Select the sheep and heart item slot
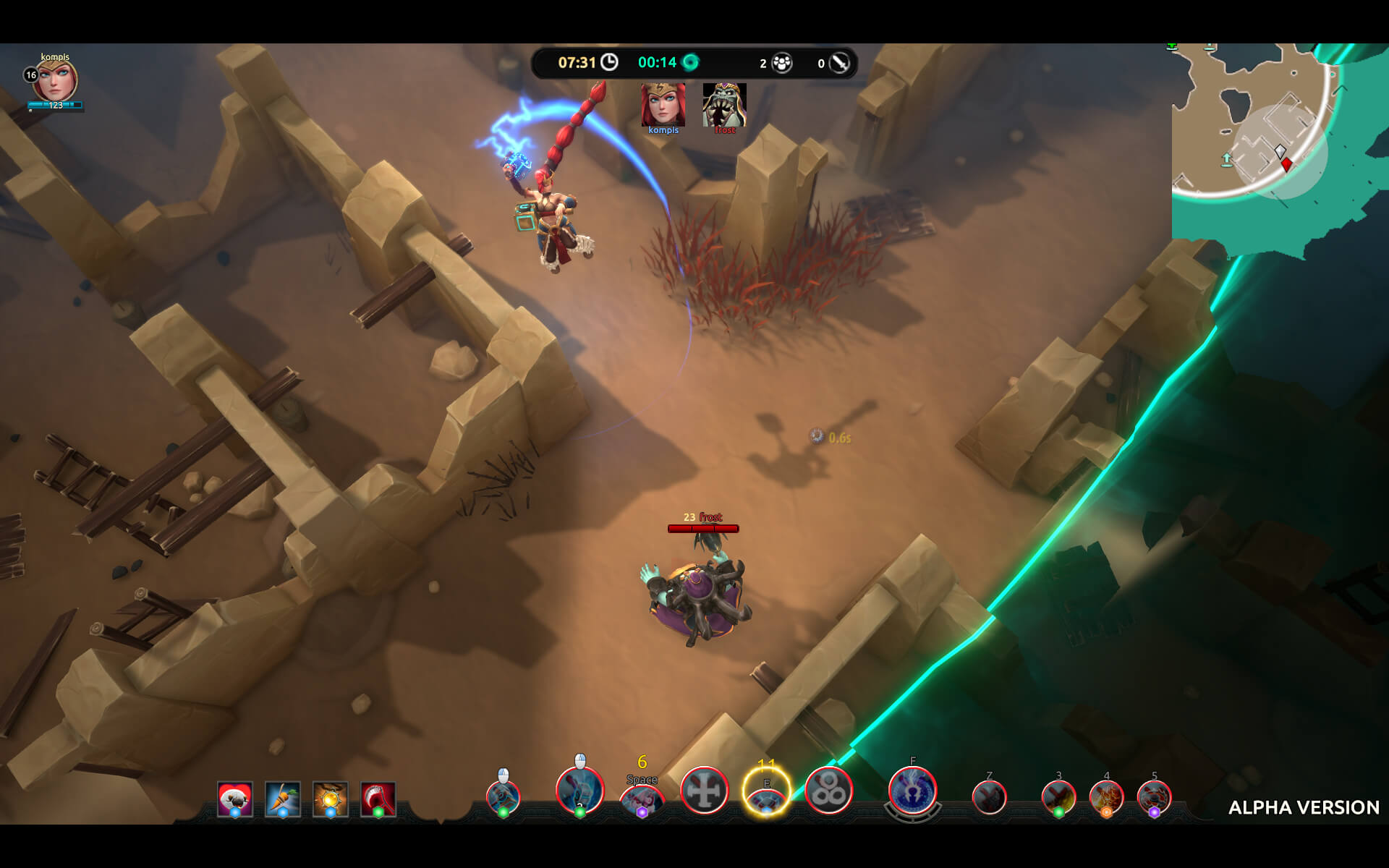 (235, 799)
